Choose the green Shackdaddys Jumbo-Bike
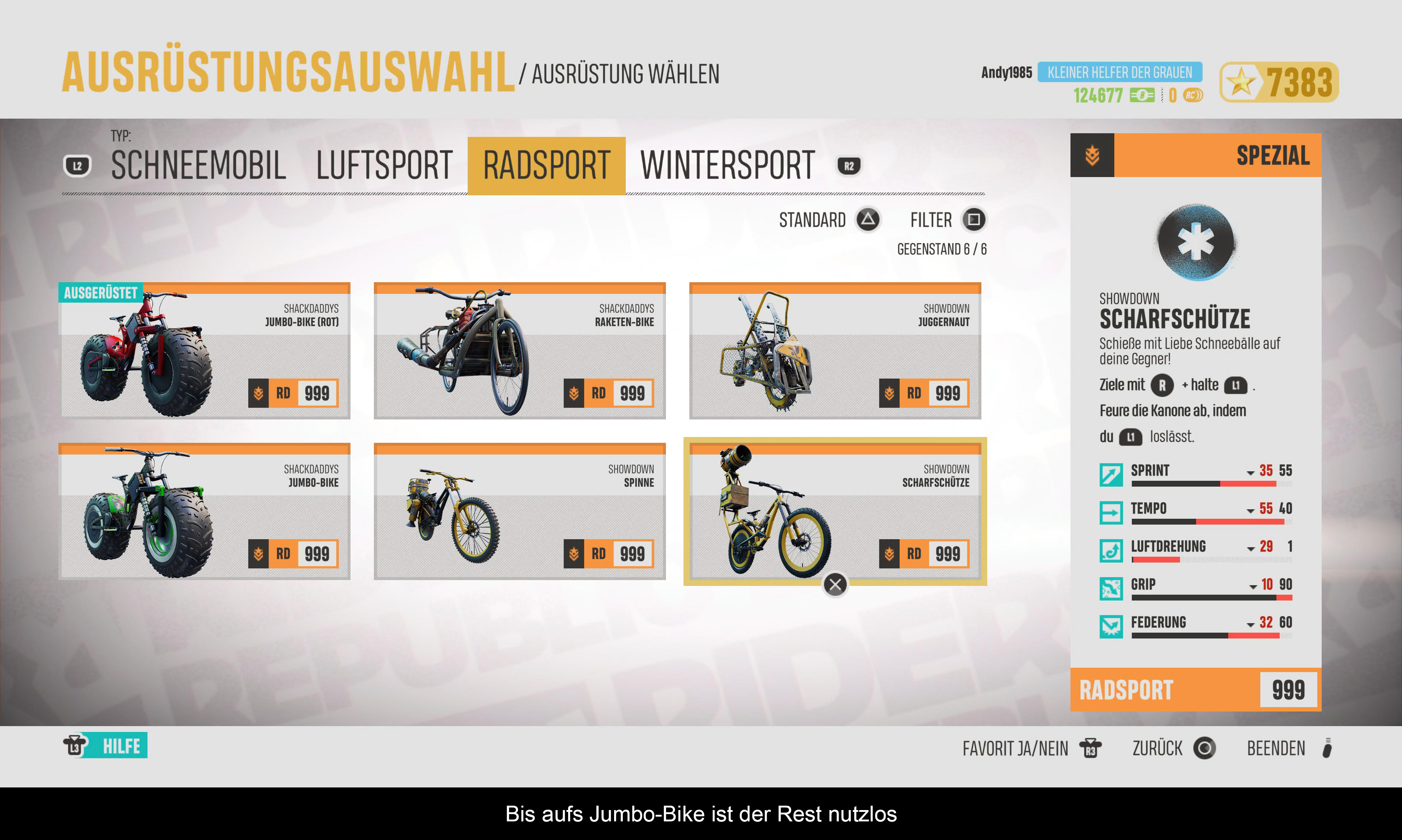This screenshot has width=1402, height=840. coord(204,512)
